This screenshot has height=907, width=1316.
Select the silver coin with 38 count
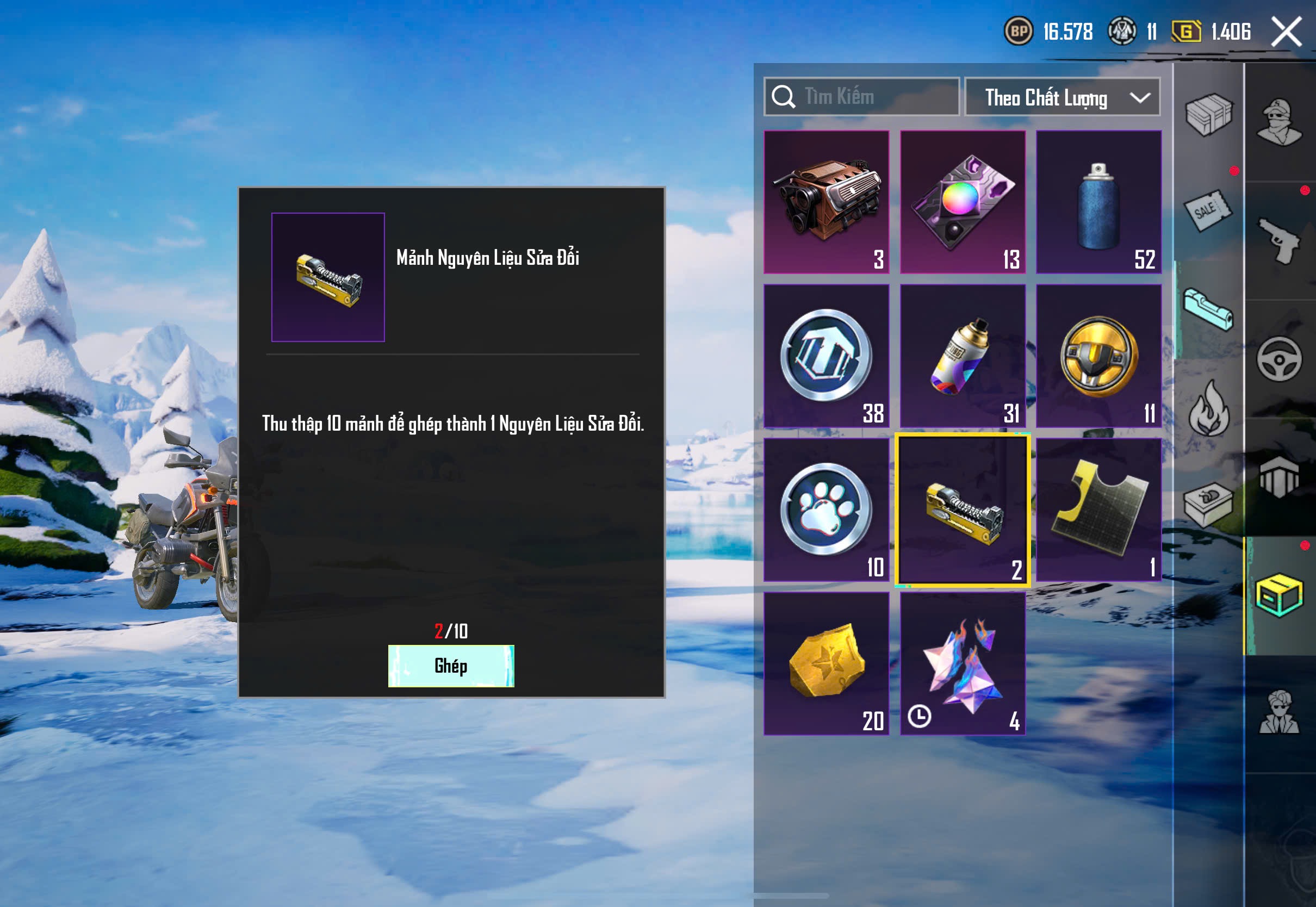pos(826,356)
